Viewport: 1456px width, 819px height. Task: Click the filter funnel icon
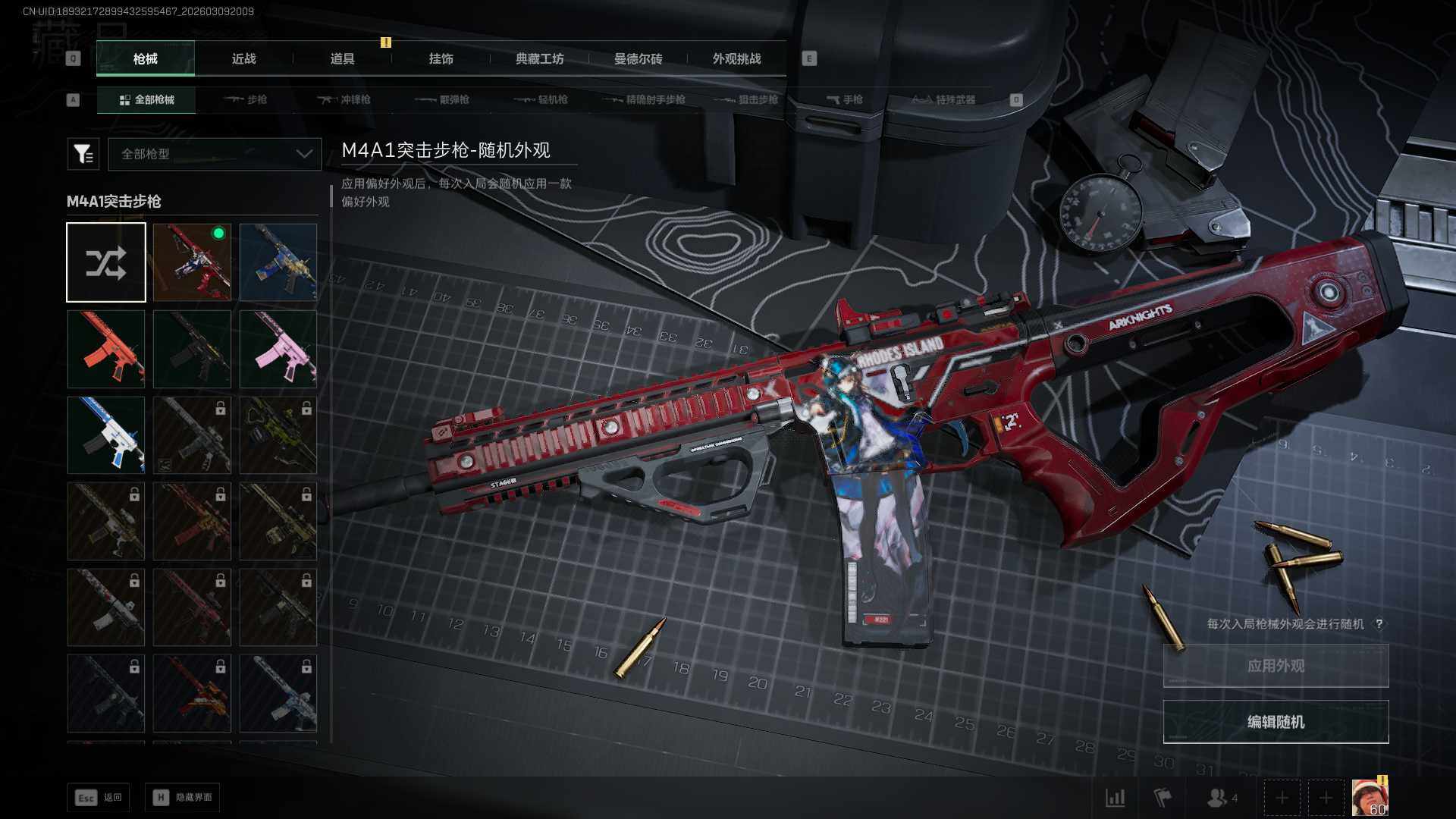point(83,154)
